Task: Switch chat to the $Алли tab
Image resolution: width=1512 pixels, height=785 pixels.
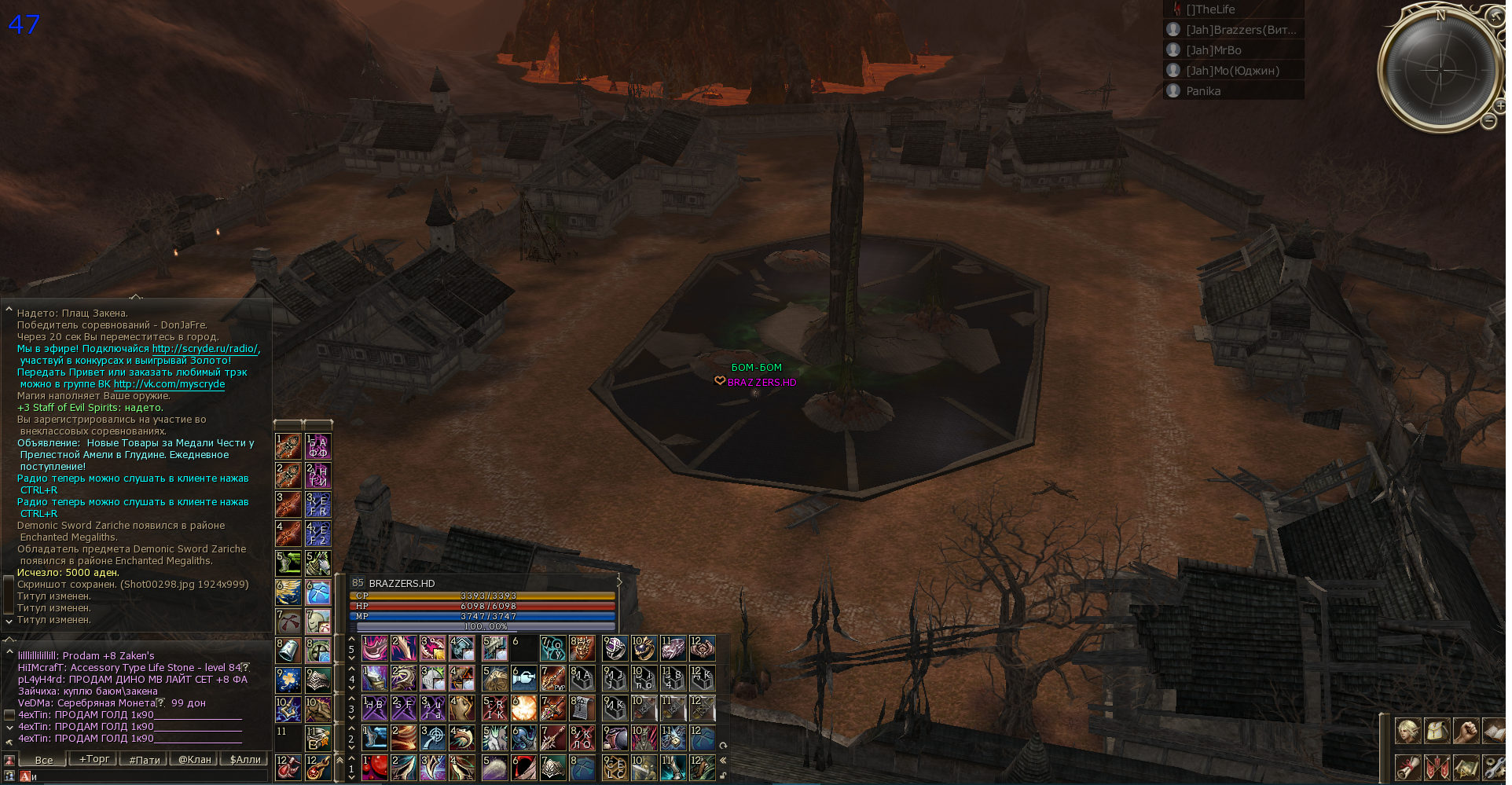Action: click(244, 759)
